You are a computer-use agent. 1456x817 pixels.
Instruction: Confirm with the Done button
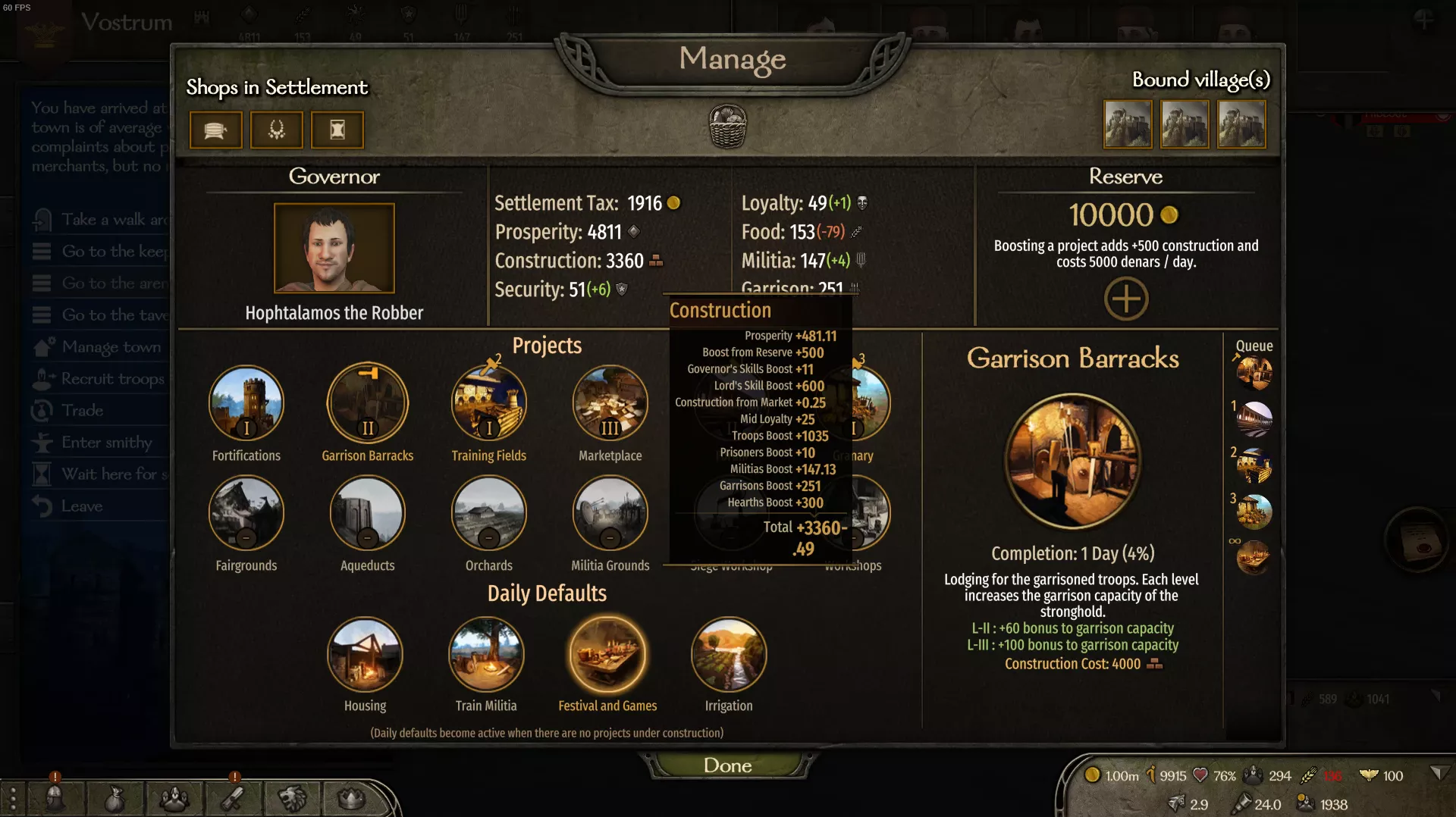click(727, 765)
